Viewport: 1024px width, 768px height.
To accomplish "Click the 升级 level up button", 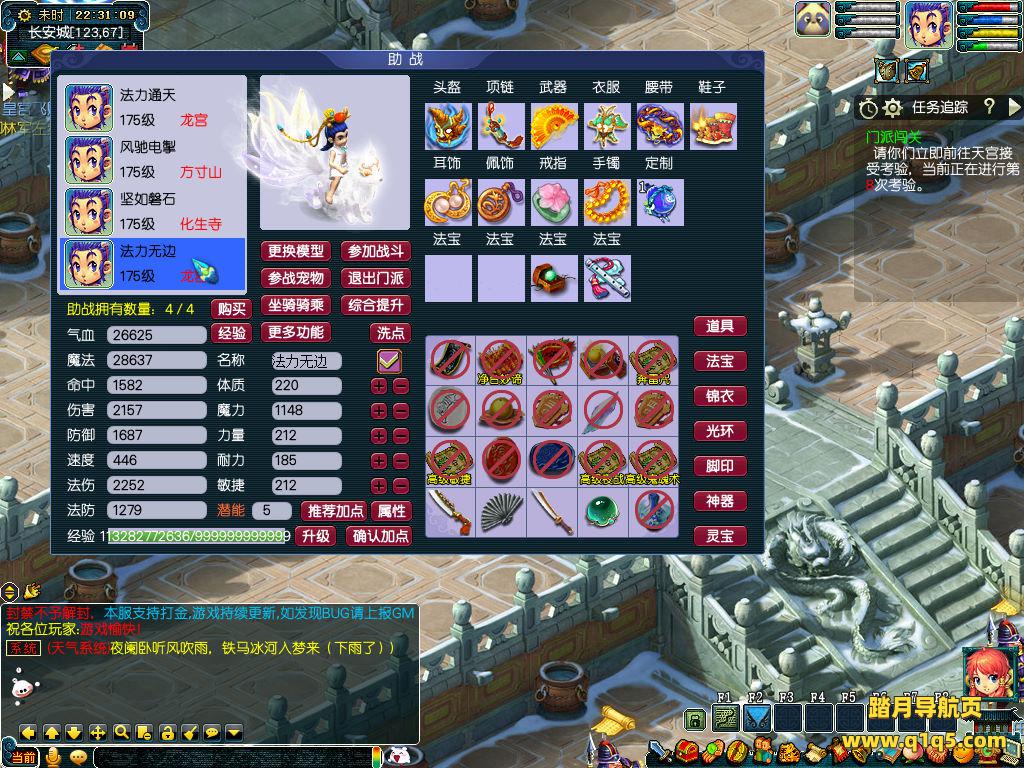I will click(x=316, y=536).
